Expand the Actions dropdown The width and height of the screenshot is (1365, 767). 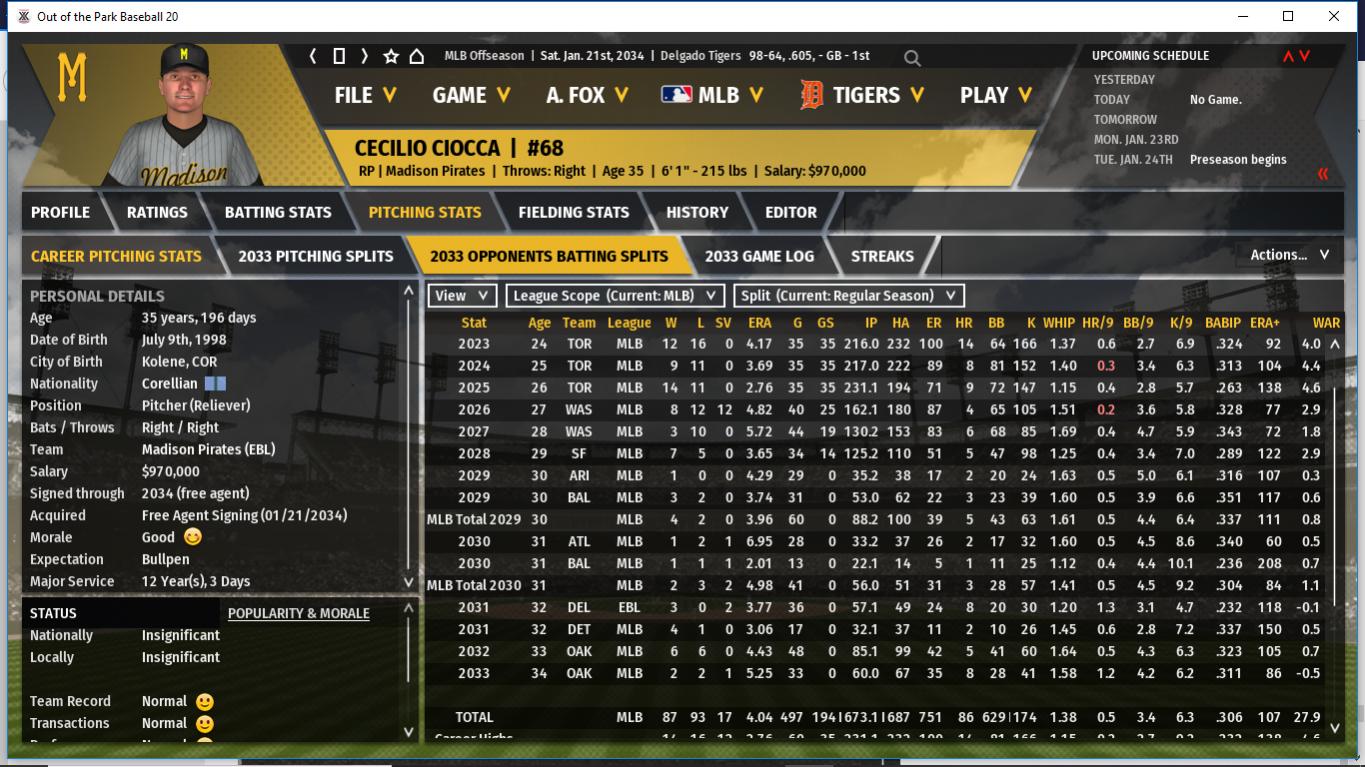point(1289,255)
